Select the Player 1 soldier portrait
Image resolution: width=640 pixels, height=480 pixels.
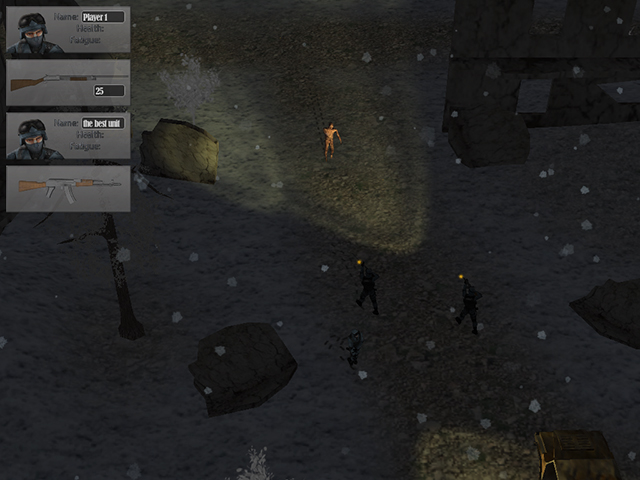point(32,31)
